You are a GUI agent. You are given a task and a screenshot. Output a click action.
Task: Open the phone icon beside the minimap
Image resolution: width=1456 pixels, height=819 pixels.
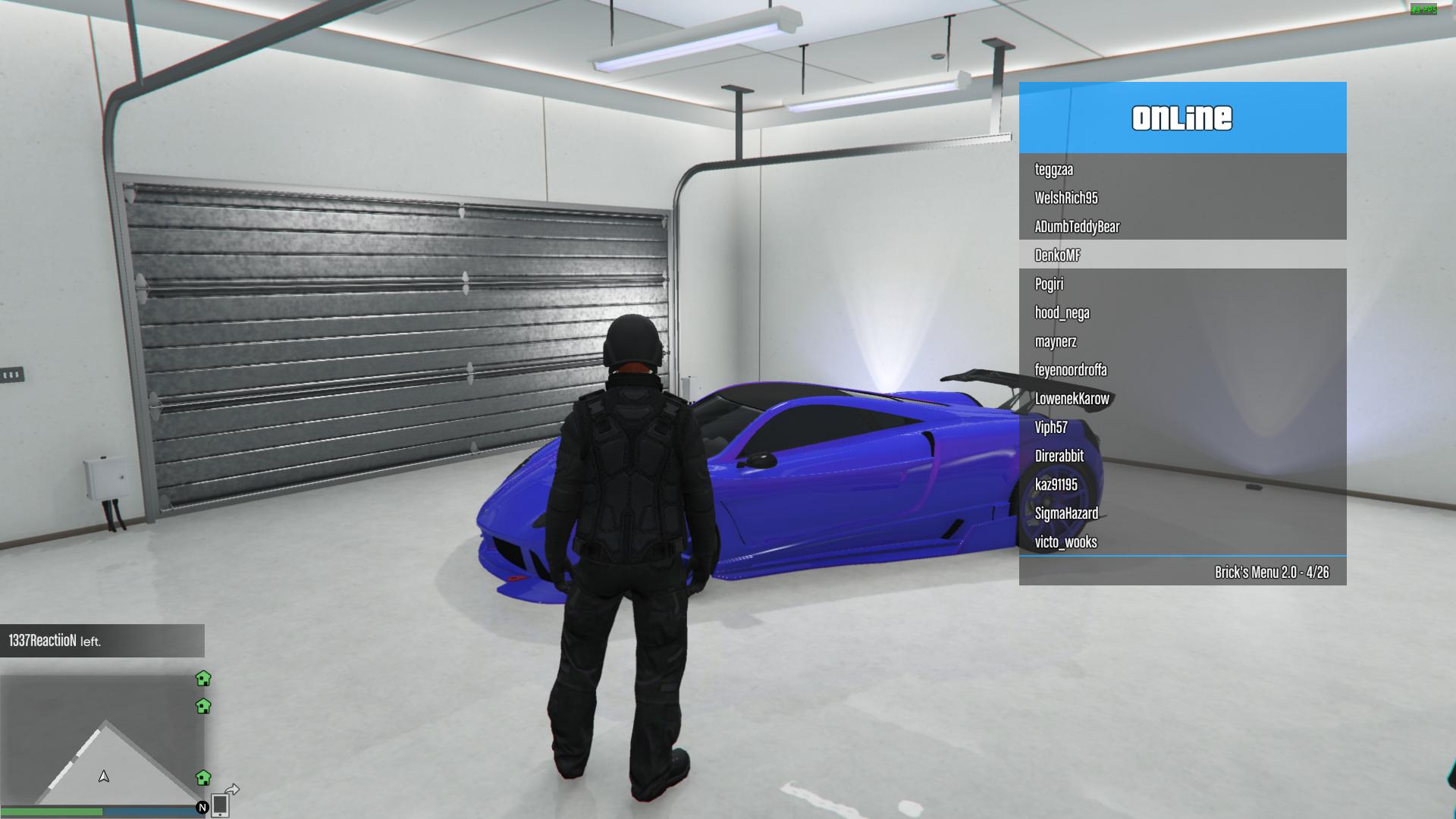(220, 805)
